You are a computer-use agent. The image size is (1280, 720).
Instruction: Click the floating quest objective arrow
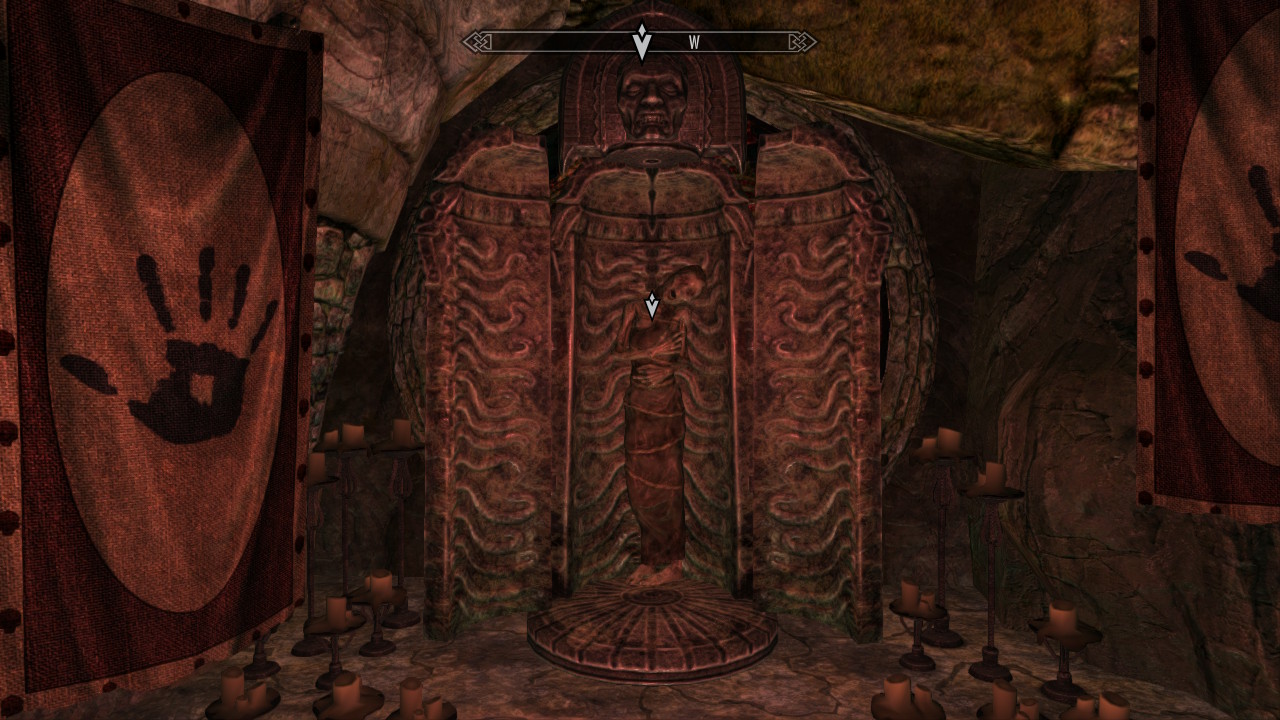[x=652, y=306]
